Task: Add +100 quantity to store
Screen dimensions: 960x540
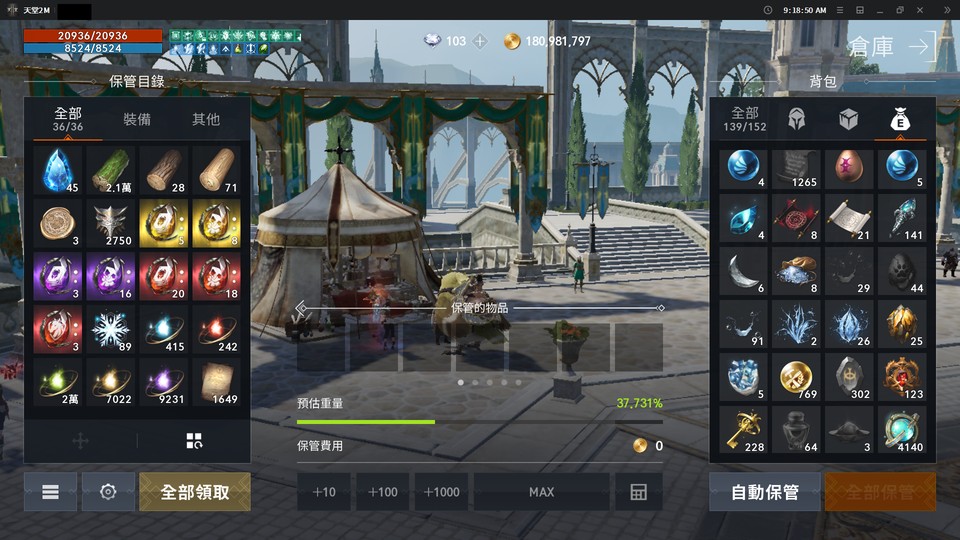Action: 383,492
